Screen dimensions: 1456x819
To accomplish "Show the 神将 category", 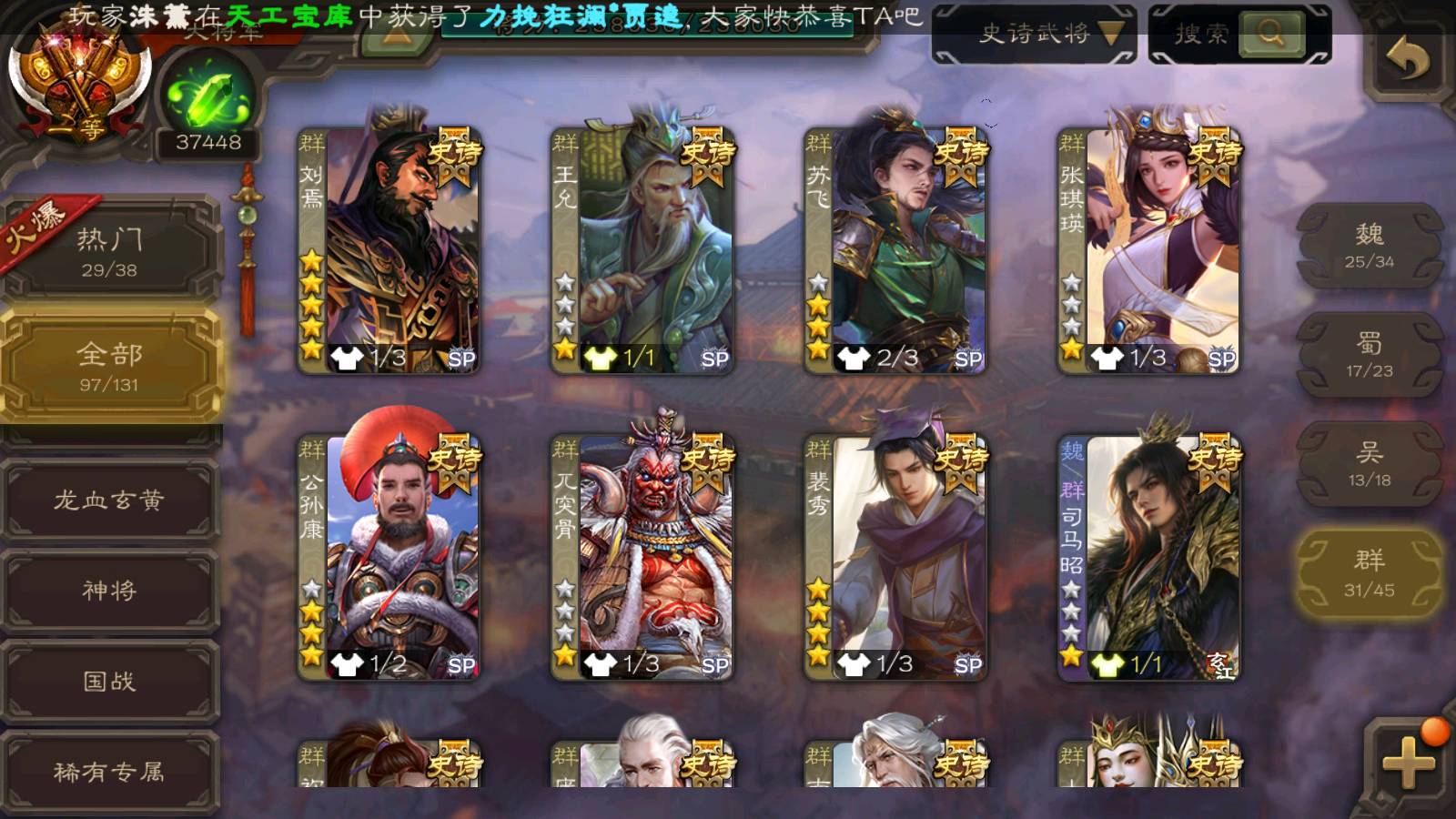I will [110, 591].
